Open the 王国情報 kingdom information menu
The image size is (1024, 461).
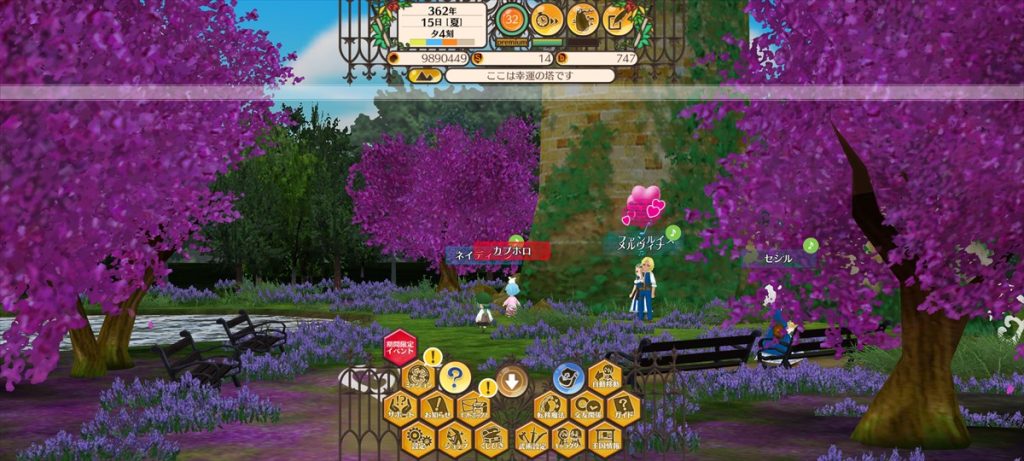(x=604, y=438)
